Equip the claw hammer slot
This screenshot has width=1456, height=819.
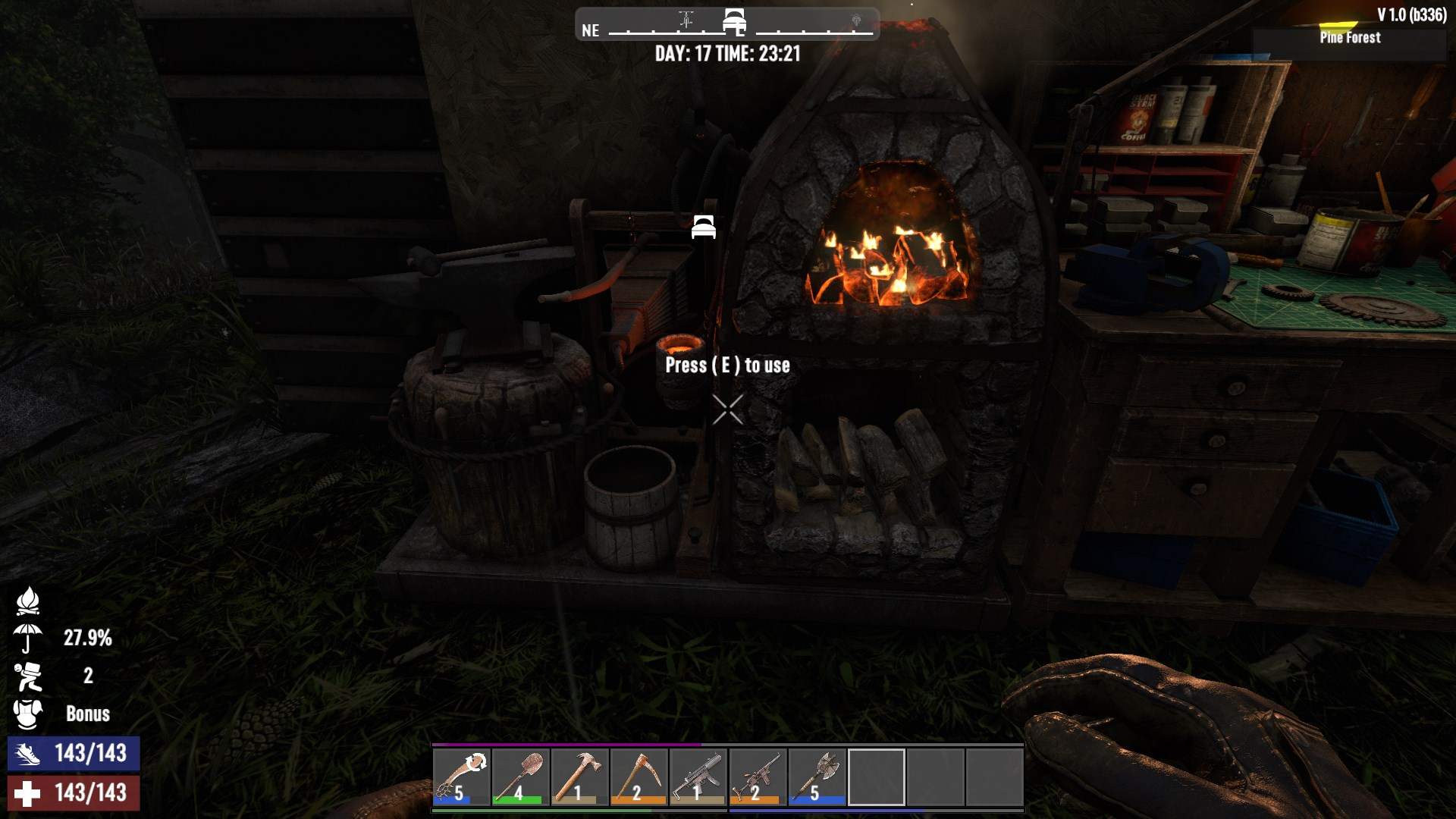tap(580, 777)
